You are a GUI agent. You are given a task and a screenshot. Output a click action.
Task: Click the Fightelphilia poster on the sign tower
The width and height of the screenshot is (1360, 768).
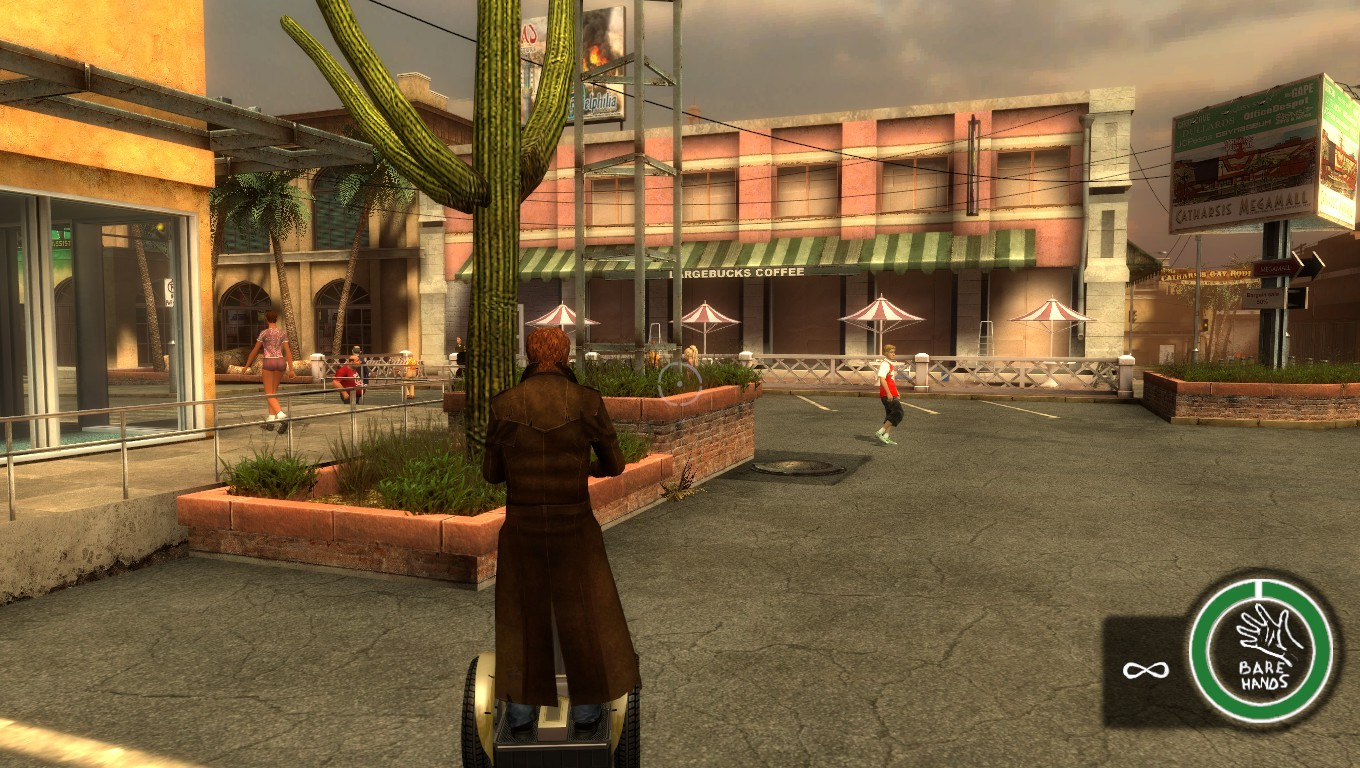pyautogui.click(x=600, y=103)
